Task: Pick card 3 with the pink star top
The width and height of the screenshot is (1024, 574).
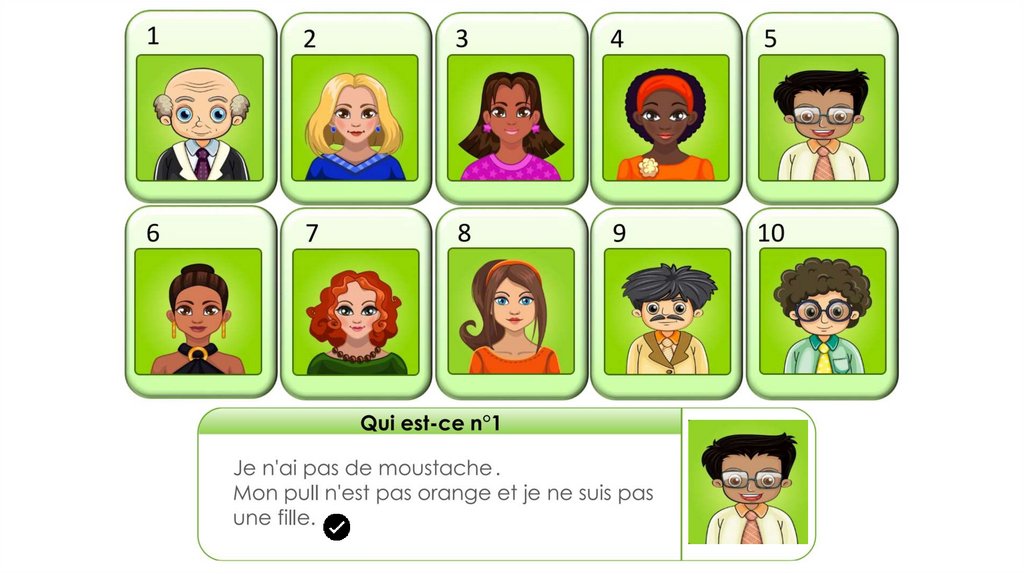Action: (511, 118)
